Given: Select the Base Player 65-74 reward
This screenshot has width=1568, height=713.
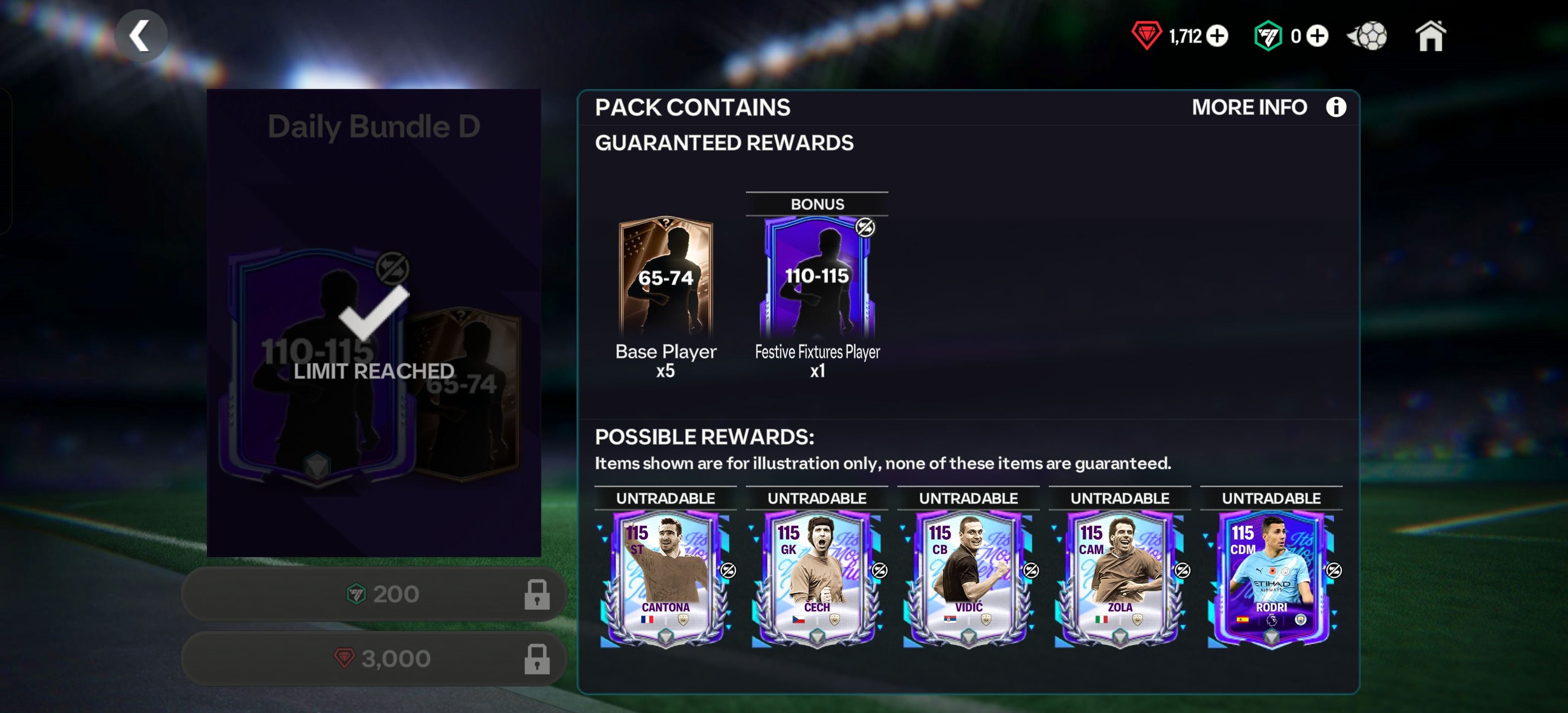Looking at the screenshot, I should click(x=665, y=278).
